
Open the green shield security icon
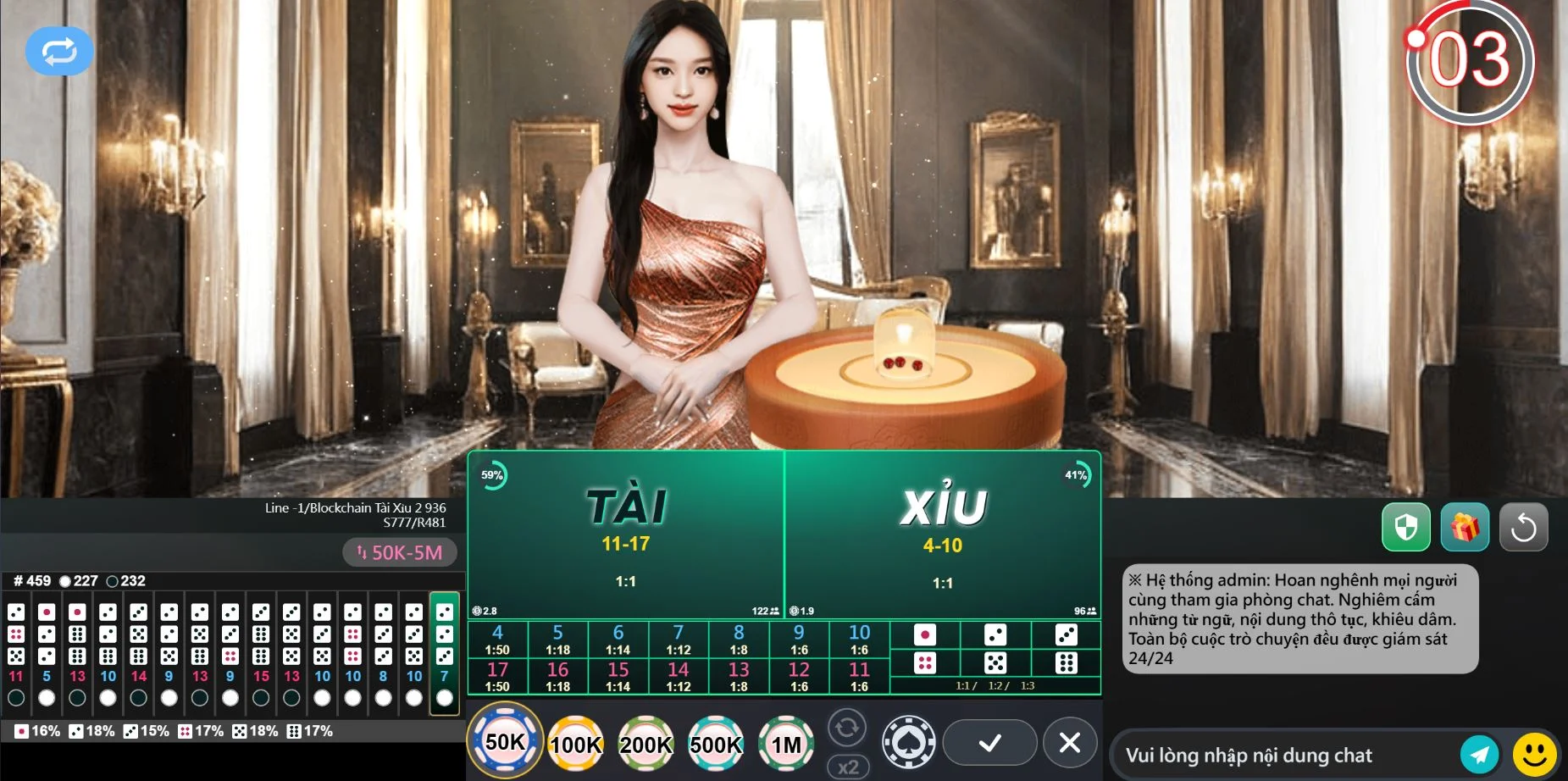point(1406,528)
